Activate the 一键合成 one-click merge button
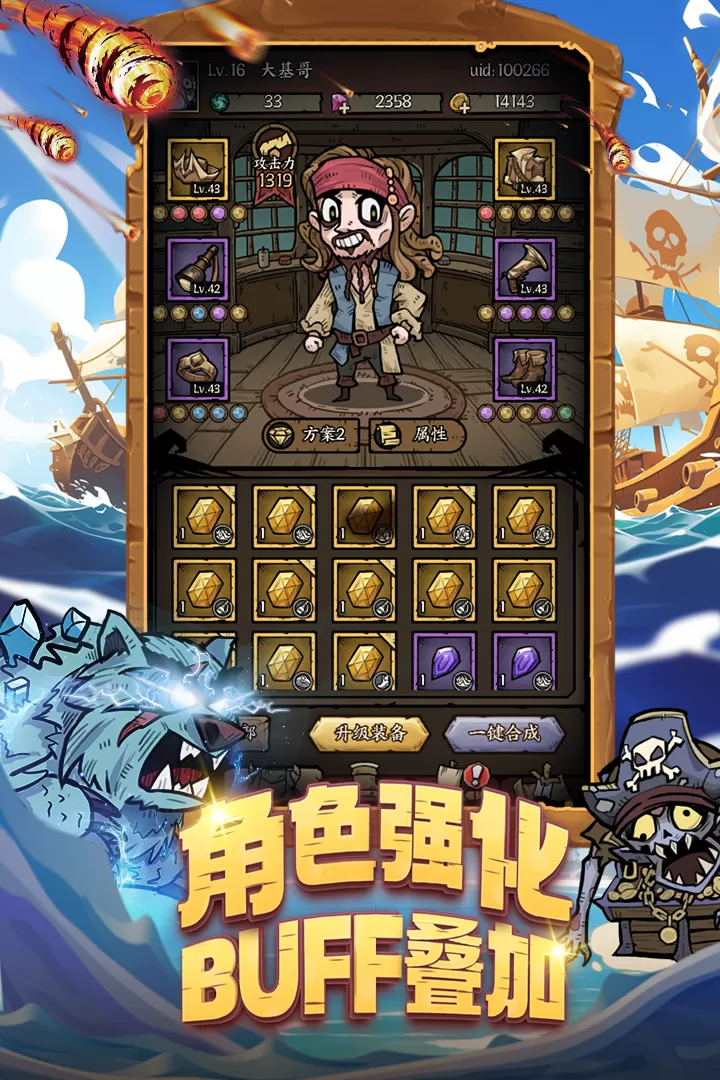This screenshot has width=720, height=1080. point(504,733)
